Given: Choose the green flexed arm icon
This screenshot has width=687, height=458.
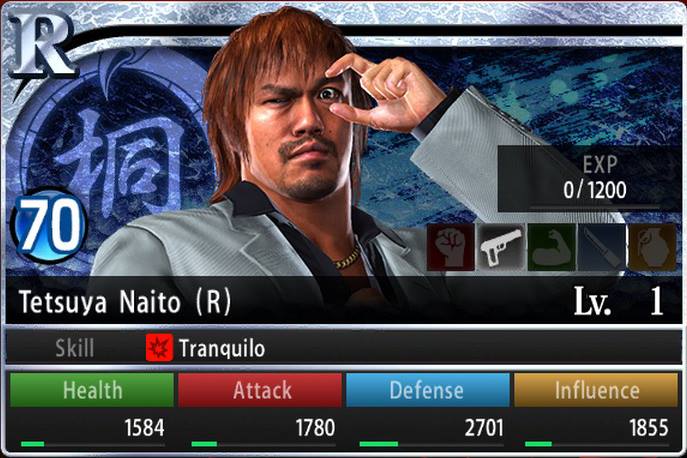Looking at the screenshot, I should tap(551, 247).
